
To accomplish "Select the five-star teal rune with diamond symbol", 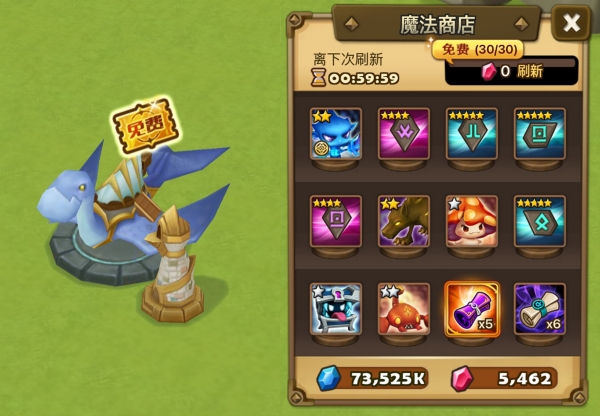I will pos(539,221).
